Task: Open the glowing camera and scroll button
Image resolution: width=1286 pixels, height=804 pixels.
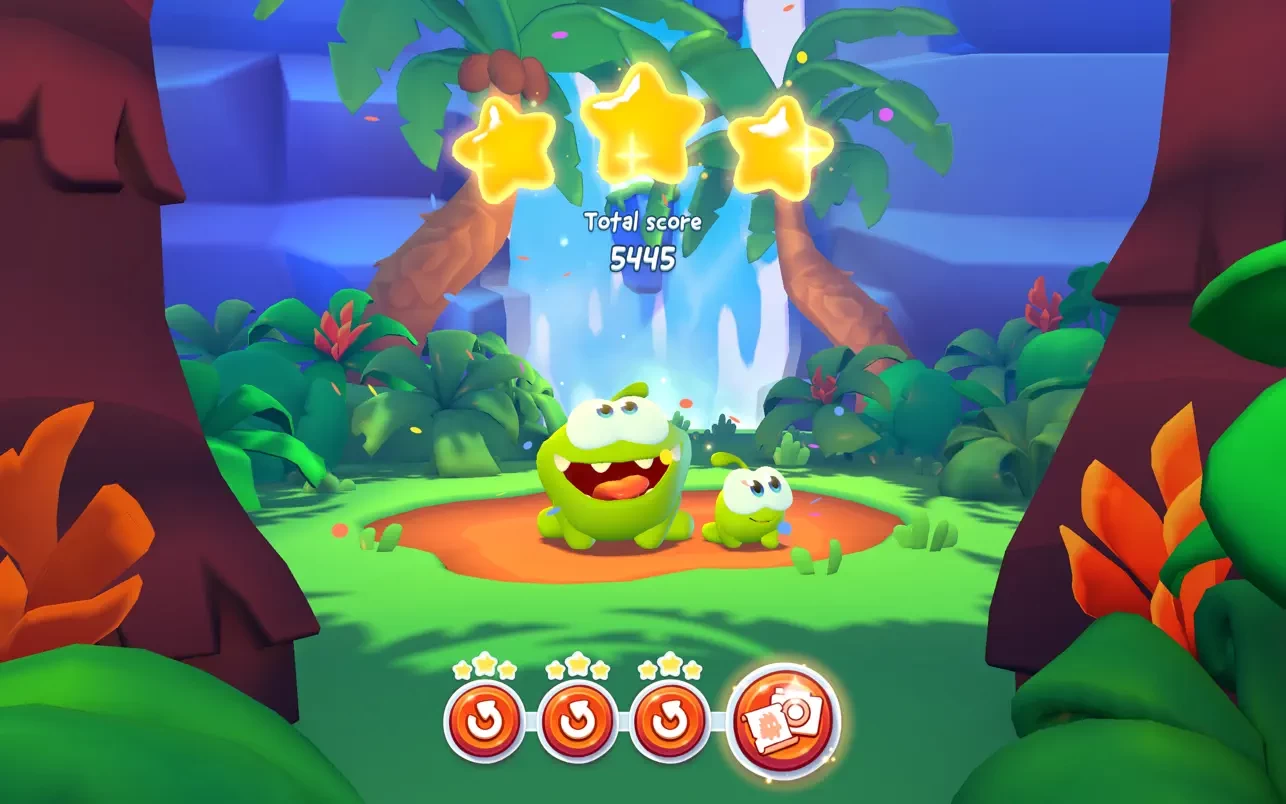Action: pos(785,718)
